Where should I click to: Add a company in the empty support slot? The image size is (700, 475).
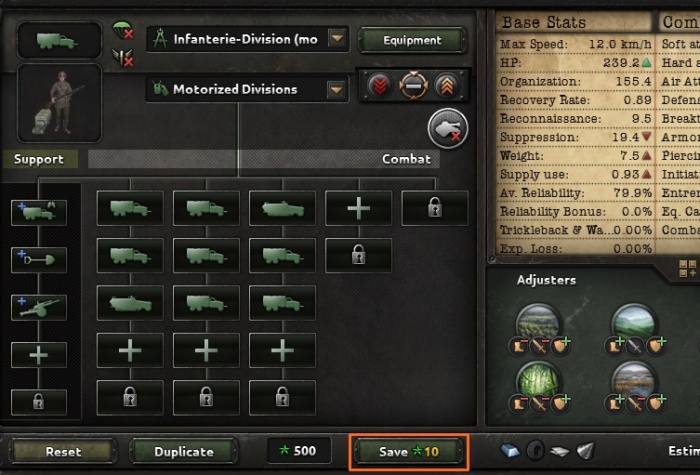pyautogui.click(x=39, y=354)
